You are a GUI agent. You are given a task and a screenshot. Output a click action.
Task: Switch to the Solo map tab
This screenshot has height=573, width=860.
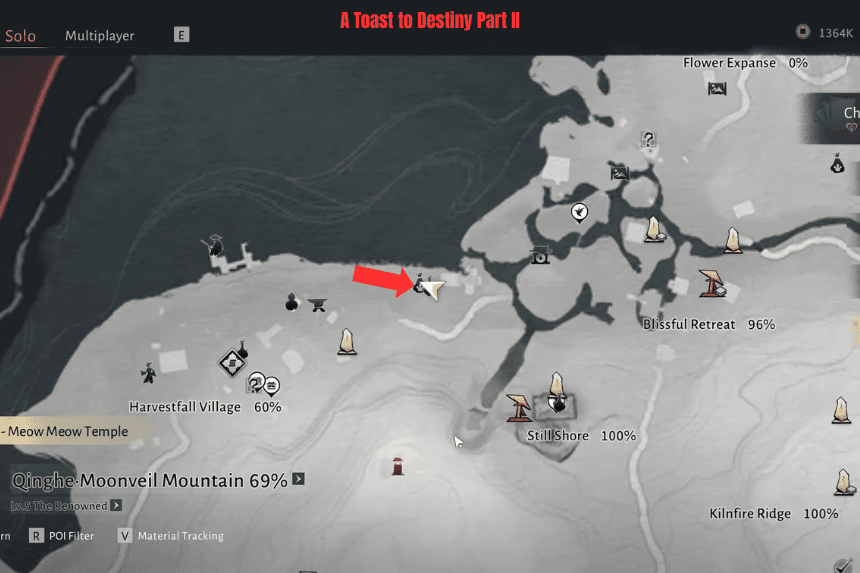[20, 36]
